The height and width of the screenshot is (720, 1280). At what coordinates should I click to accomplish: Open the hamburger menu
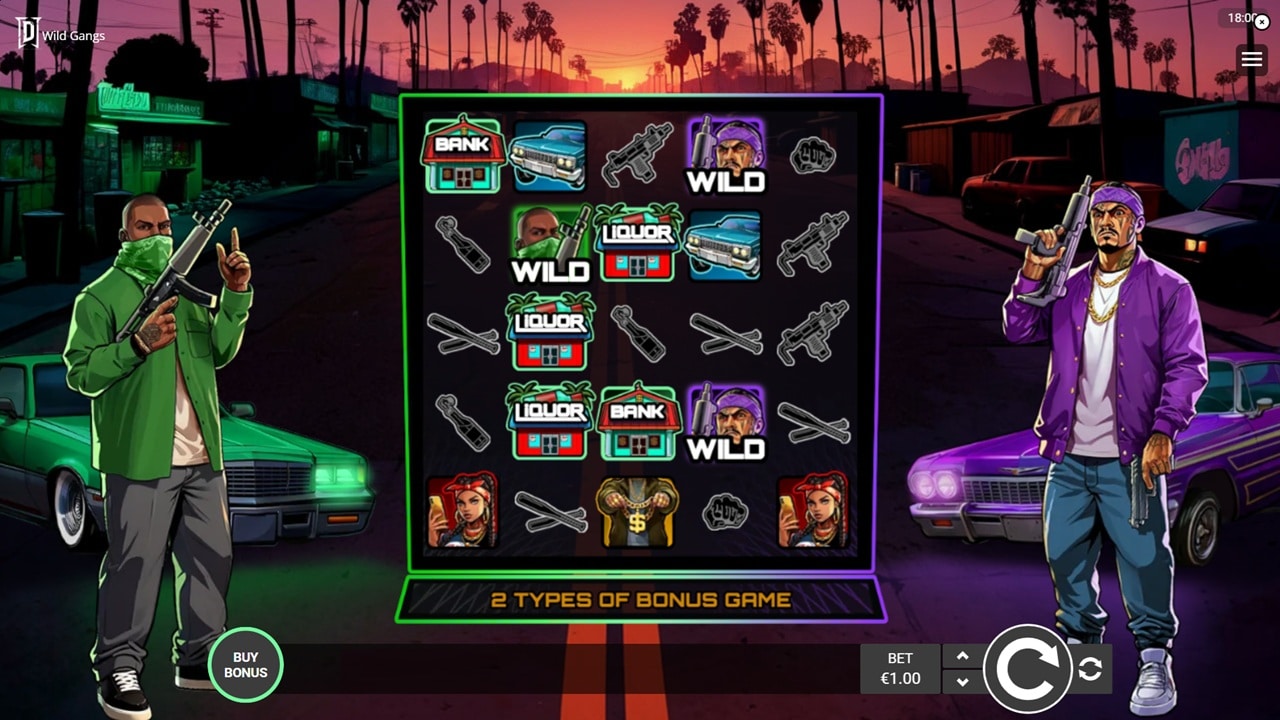click(x=1251, y=59)
